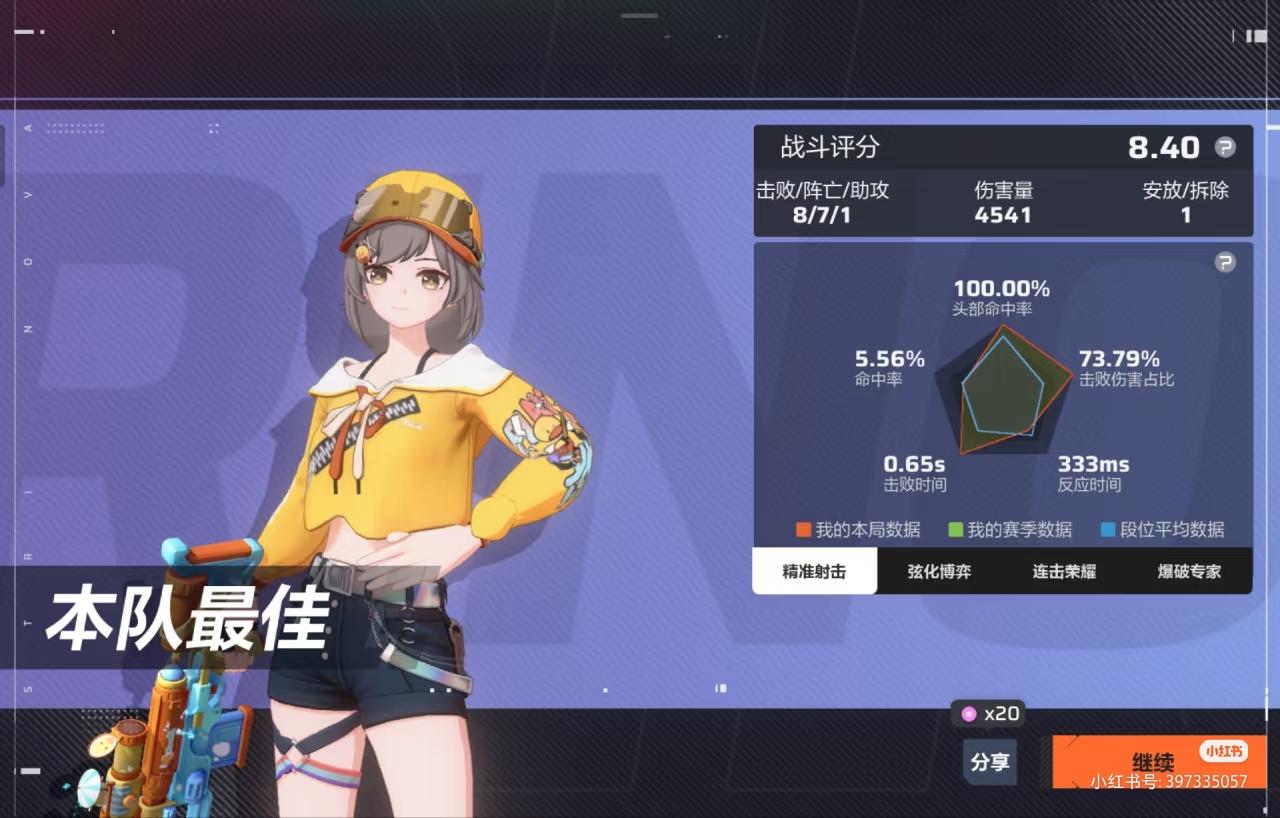This screenshot has height=818, width=1280.
Task: Select the 精准射击 tab
Action: click(x=815, y=572)
